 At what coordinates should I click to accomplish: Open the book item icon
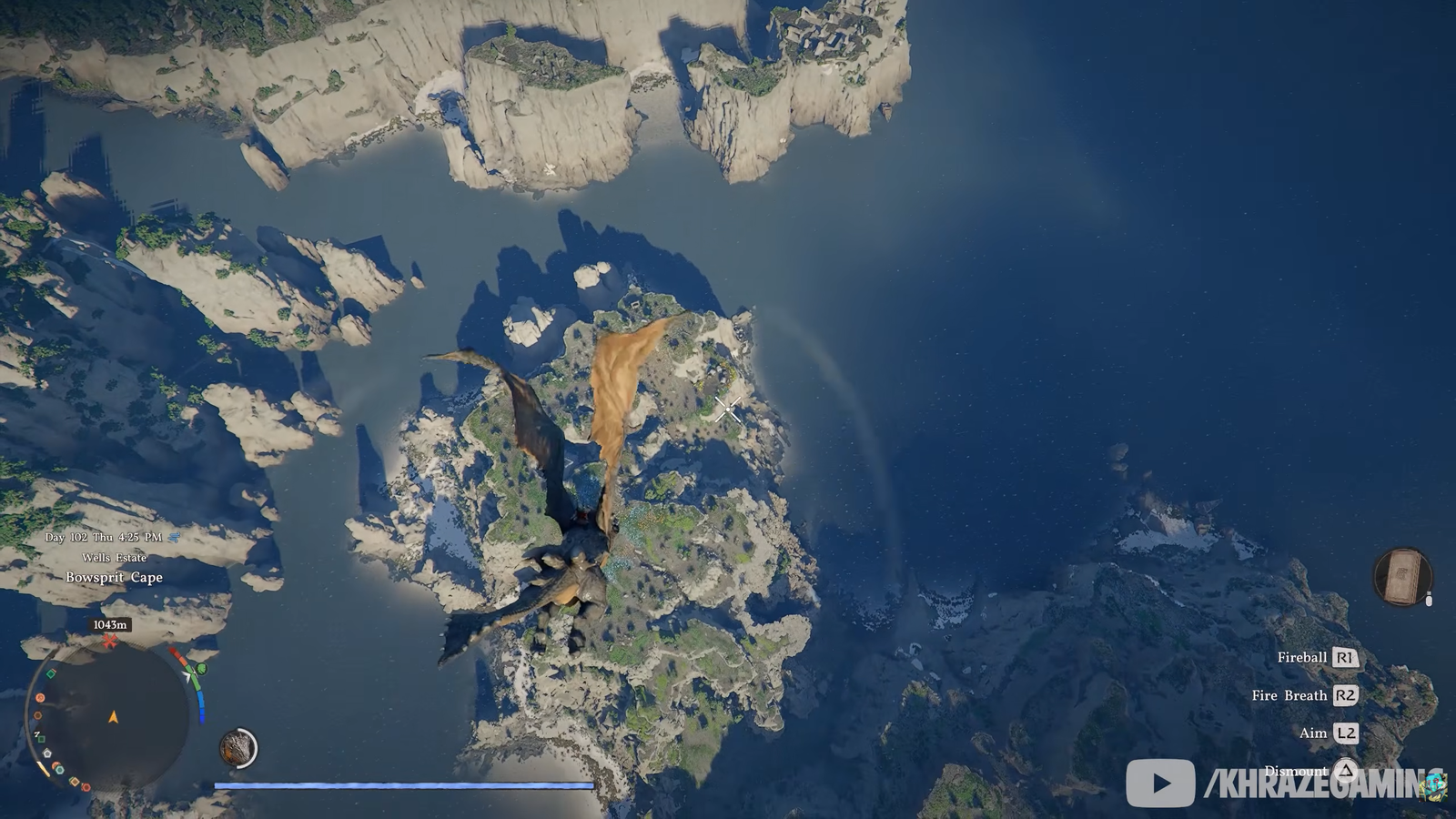[1402, 576]
